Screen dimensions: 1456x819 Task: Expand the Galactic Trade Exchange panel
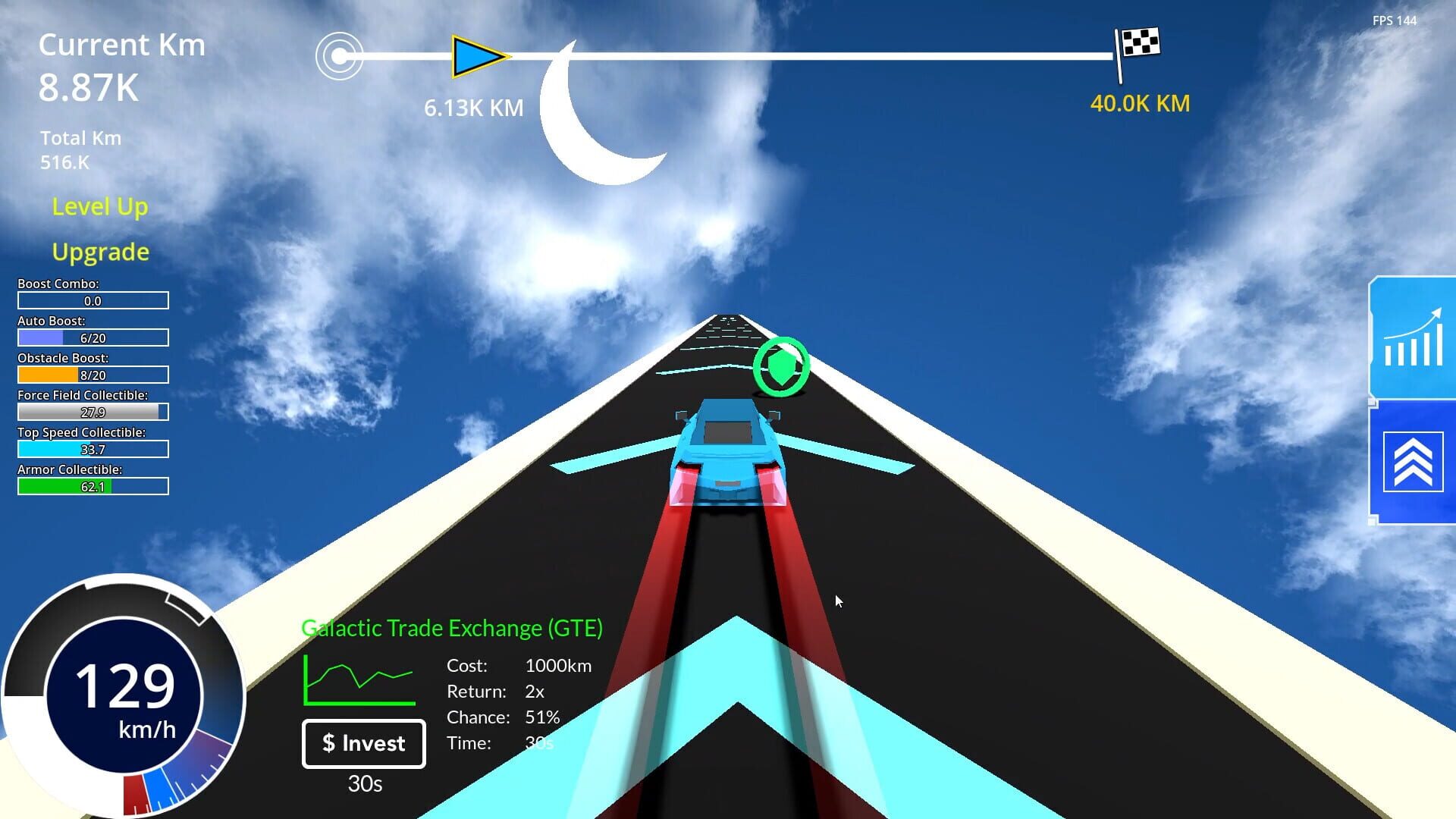coord(453,628)
